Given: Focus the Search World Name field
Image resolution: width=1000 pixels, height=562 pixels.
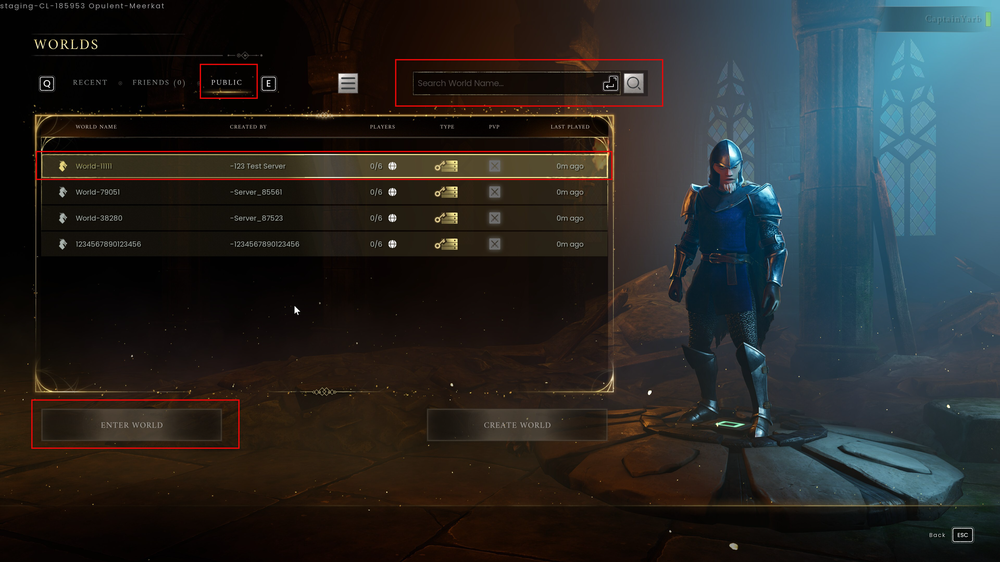Looking at the screenshot, I should click(506, 84).
